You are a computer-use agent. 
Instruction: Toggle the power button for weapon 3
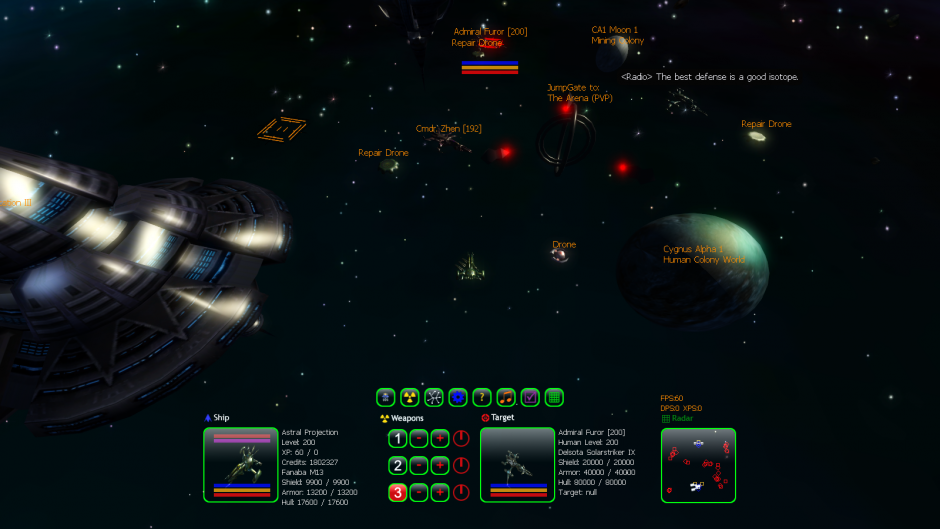461,492
